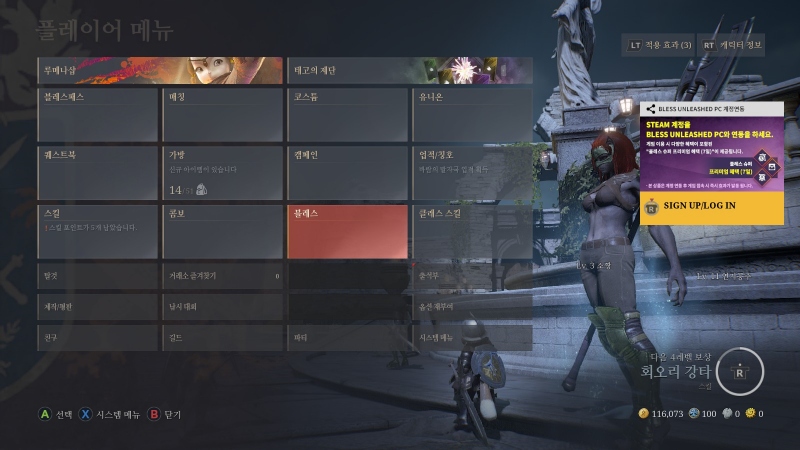This screenshot has height=450, width=800.
Task: Open the 퀘스트북 tile
Action: pos(96,173)
